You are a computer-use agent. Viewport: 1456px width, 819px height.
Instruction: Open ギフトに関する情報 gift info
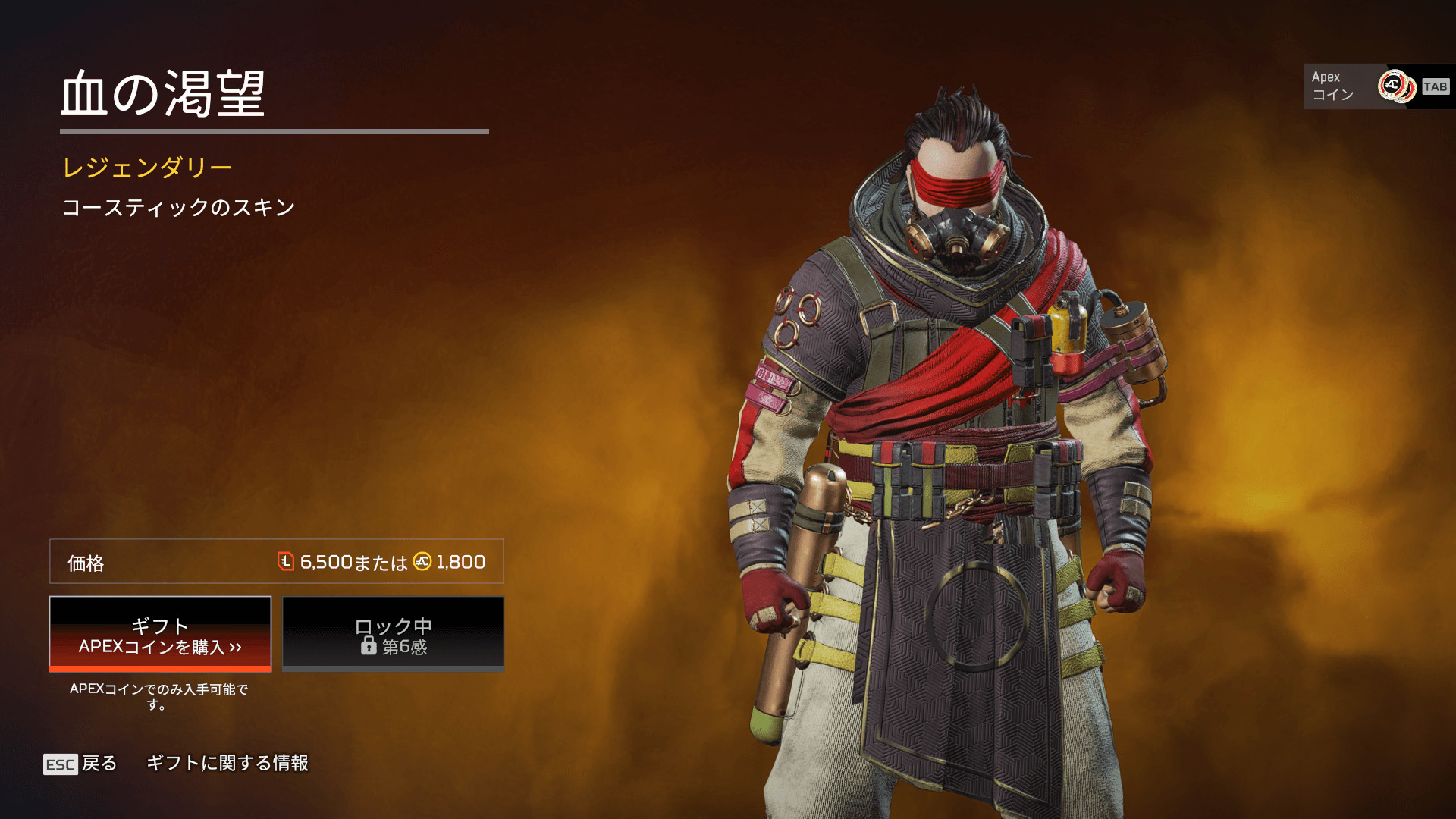(x=227, y=763)
